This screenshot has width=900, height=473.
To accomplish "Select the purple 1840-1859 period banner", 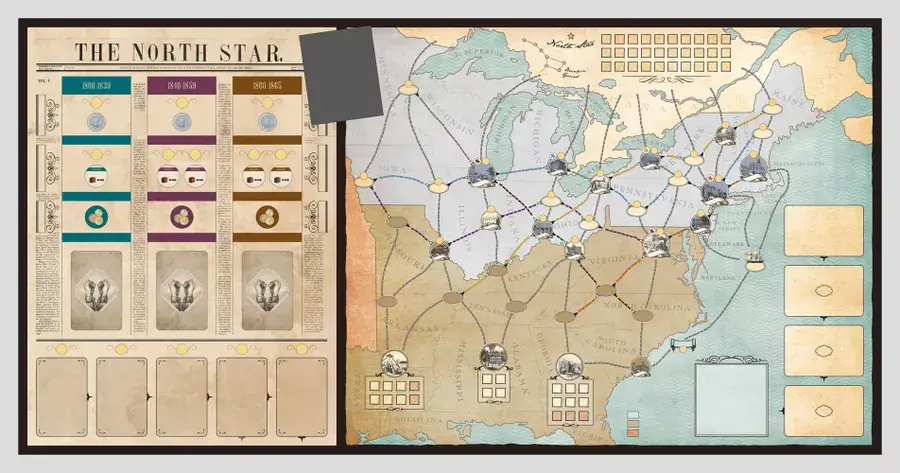I will click(181, 87).
